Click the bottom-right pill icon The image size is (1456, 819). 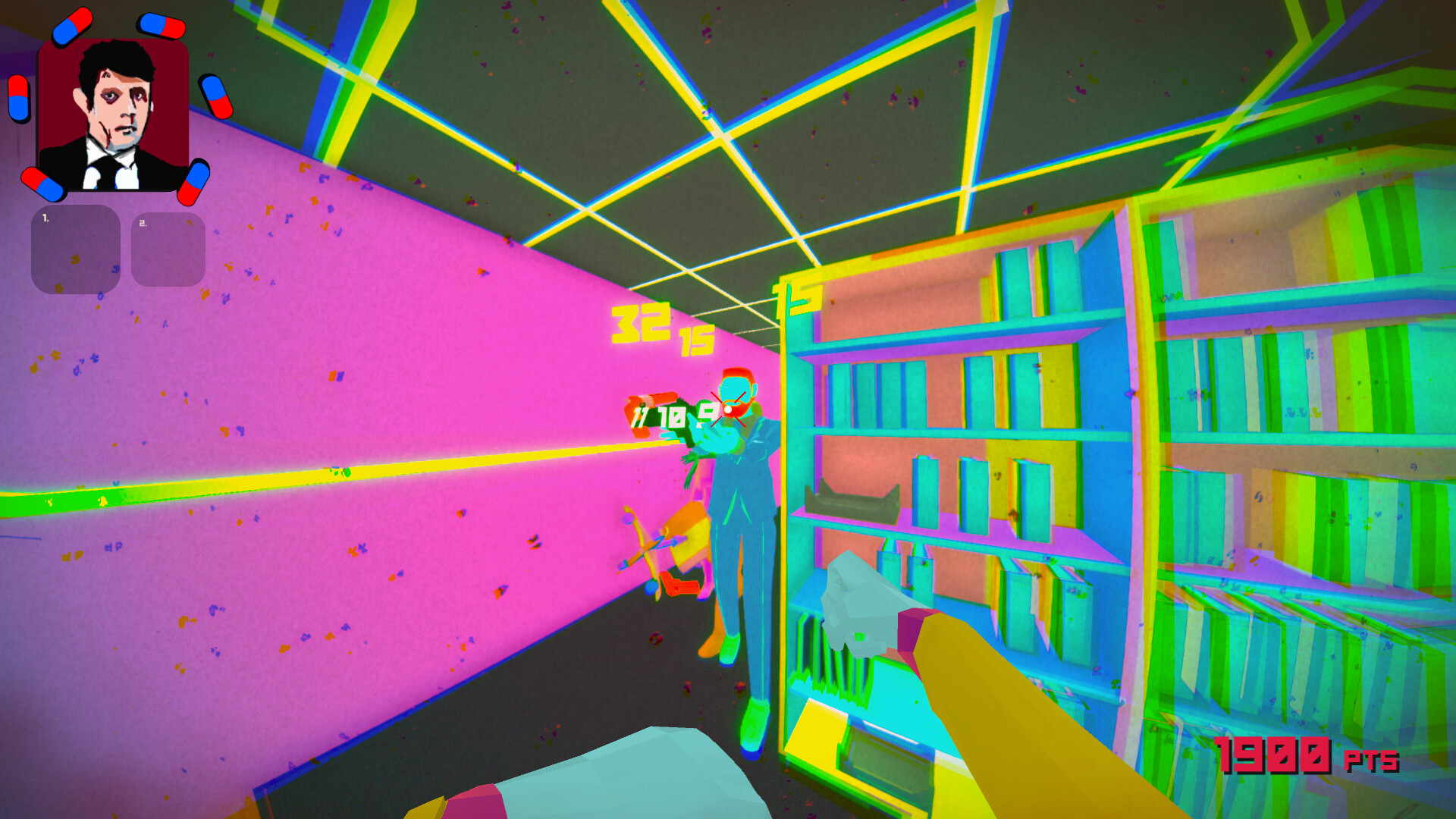click(194, 183)
